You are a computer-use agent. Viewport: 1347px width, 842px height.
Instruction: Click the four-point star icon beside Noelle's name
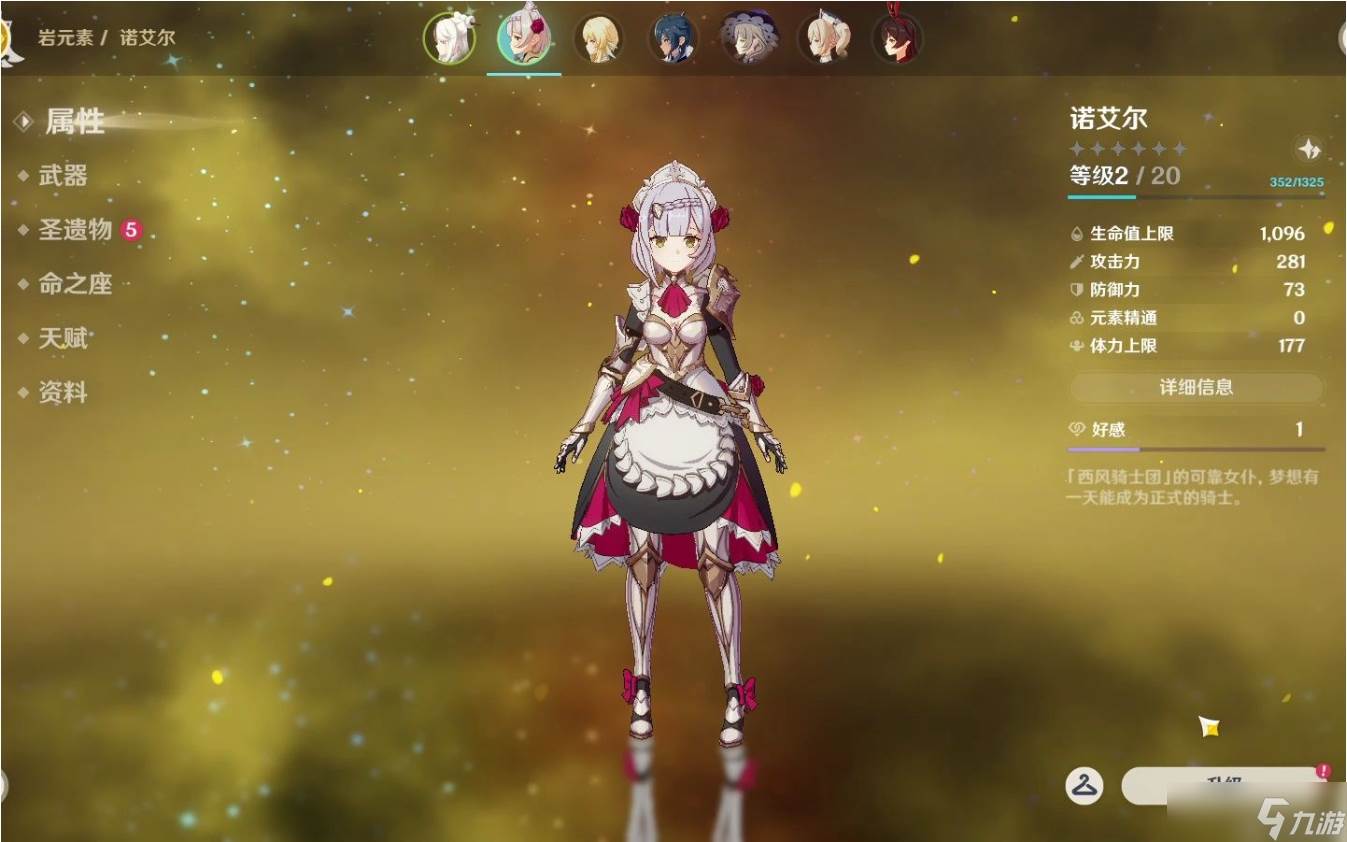pyautogui.click(x=1309, y=150)
